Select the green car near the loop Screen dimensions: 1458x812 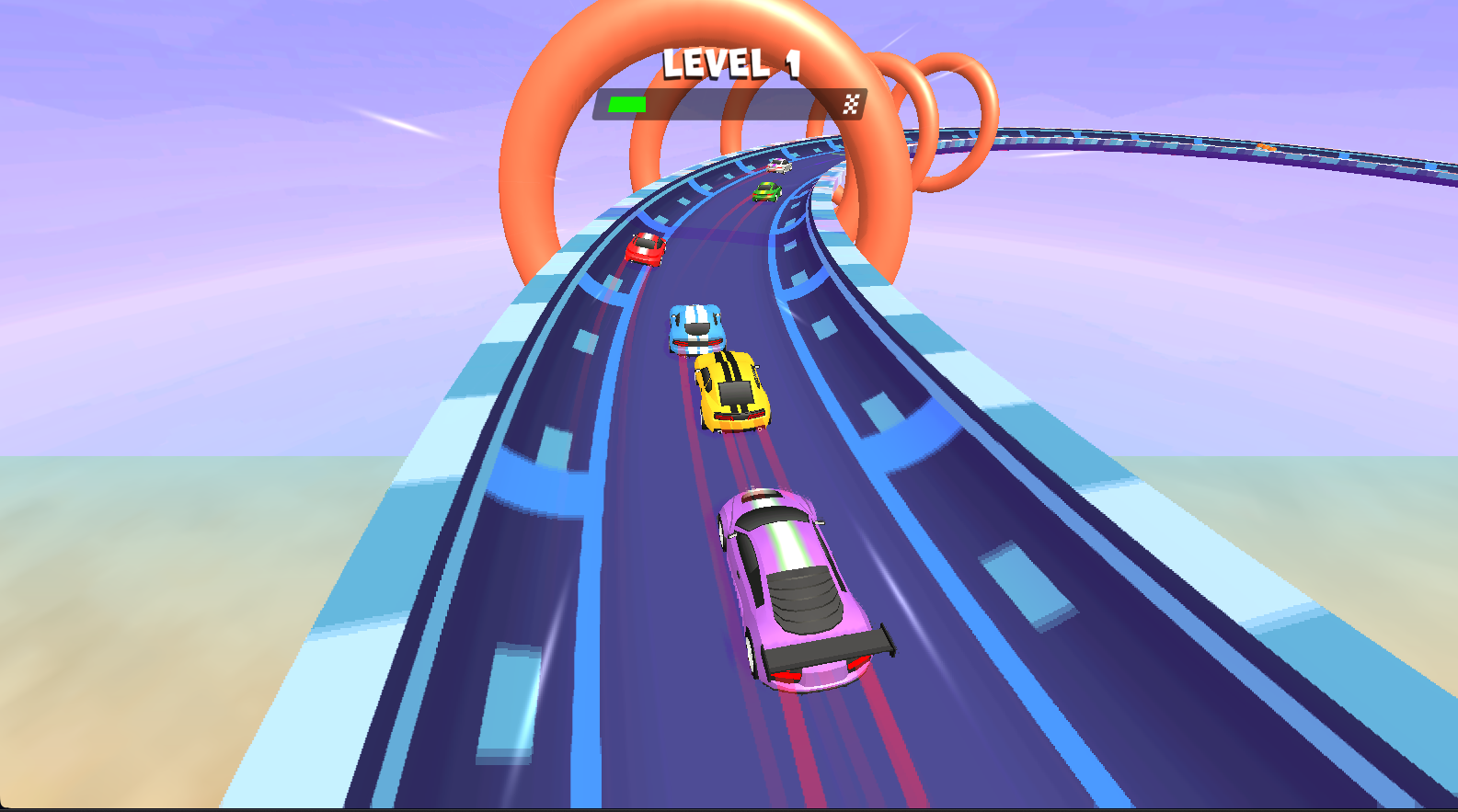click(768, 190)
